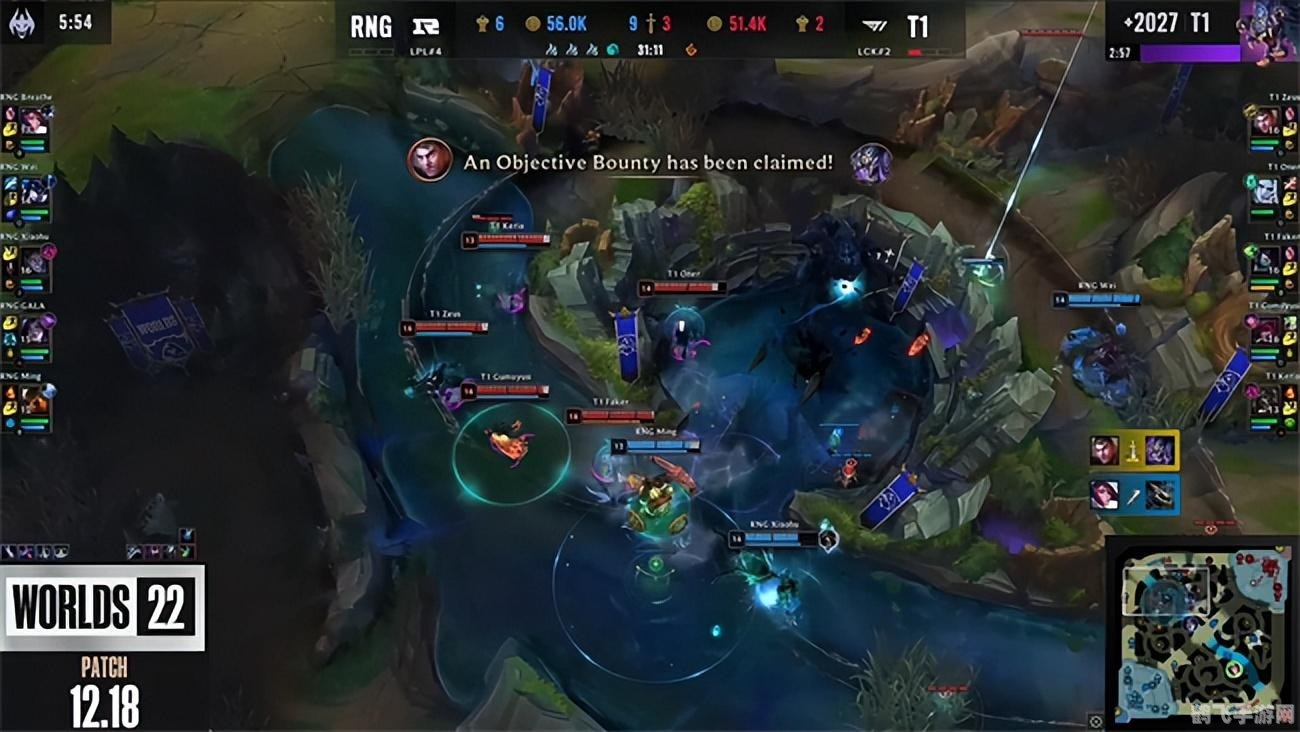This screenshot has width=1300, height=732.
Task: Click the yellow Baron kill feed entry
Action: pos(1133,450)
